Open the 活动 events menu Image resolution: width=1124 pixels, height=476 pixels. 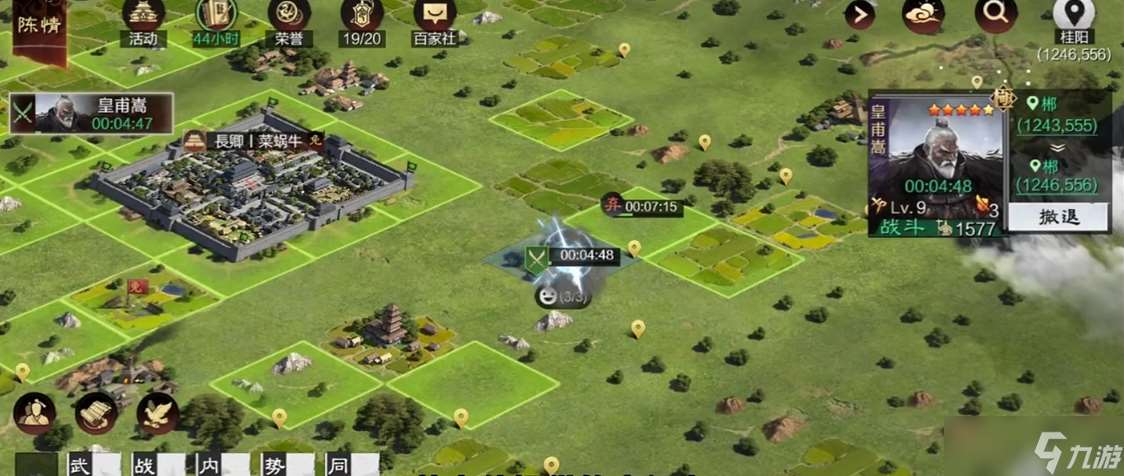[144, 19]
